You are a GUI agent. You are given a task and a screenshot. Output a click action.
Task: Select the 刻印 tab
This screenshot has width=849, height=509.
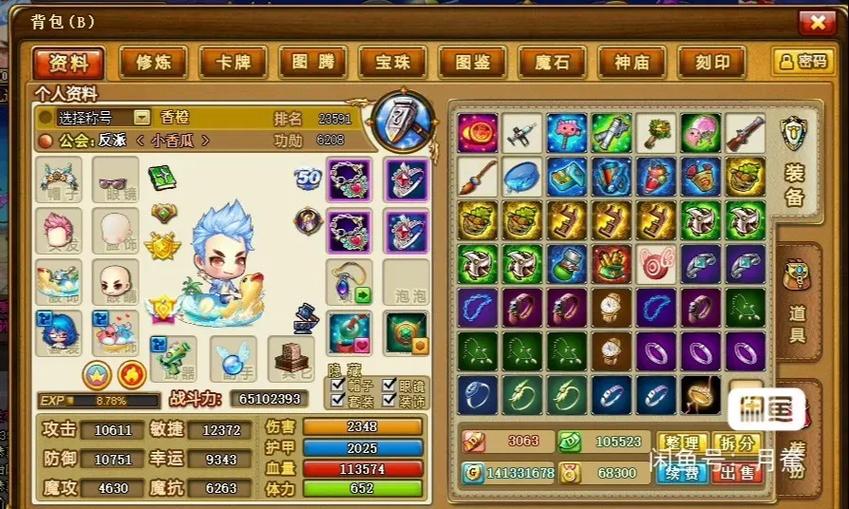712,62
